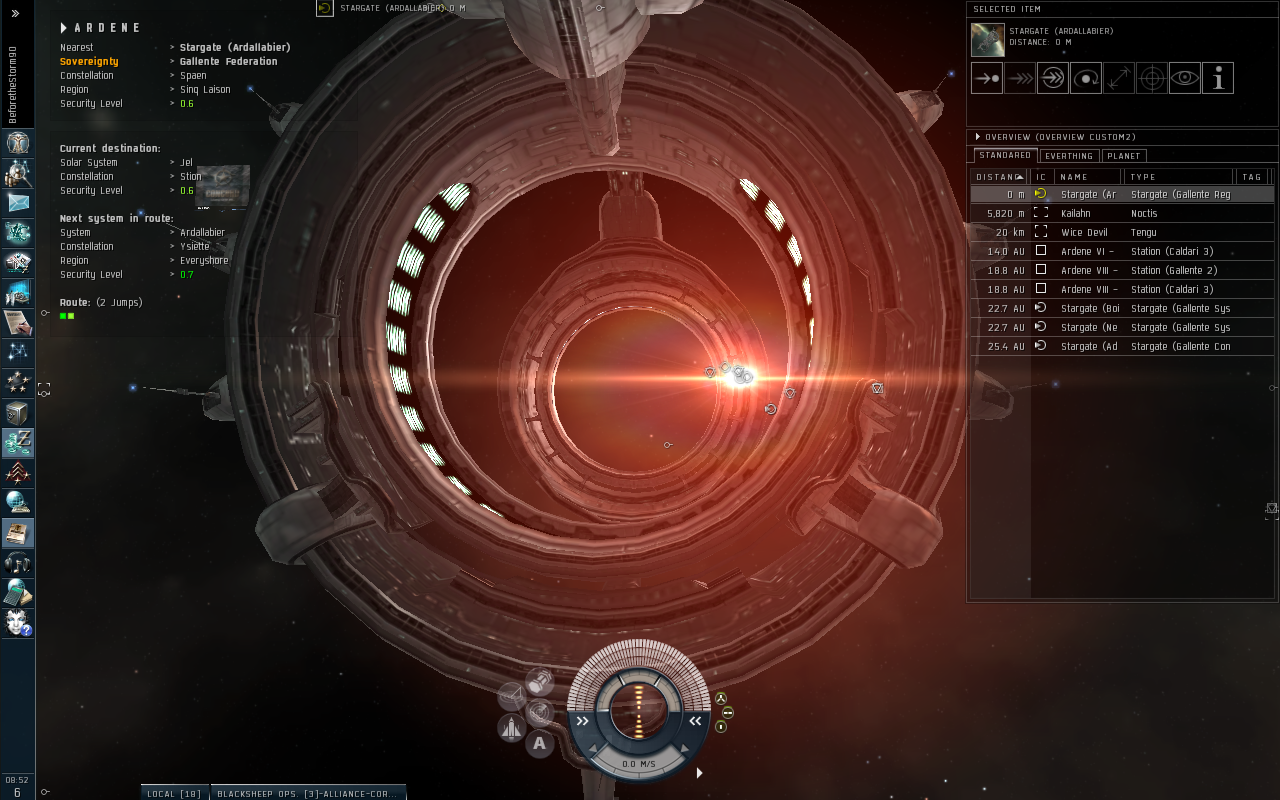Open the star map from the Neocom sidebar

(x=18, y=352)
